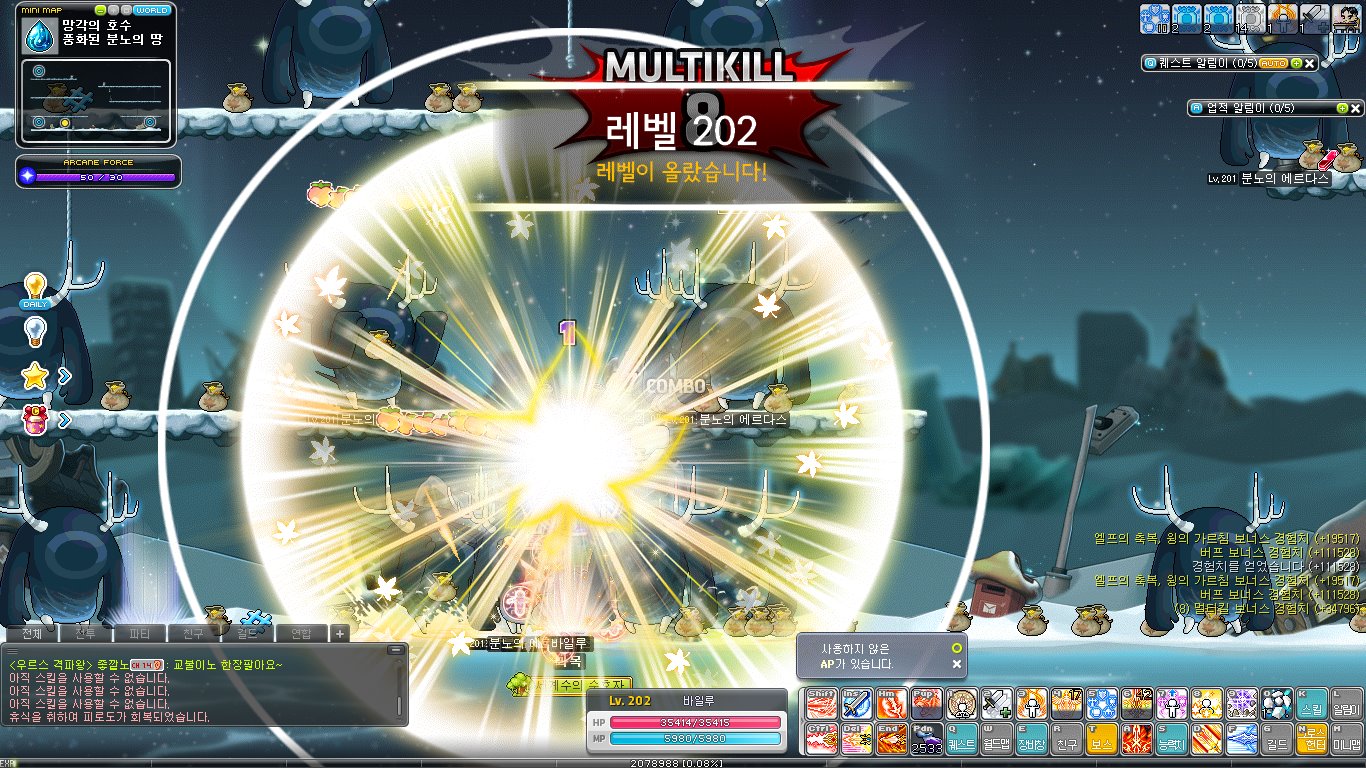Select the 연합 (Alliance) chat tab

coord(300,633)
